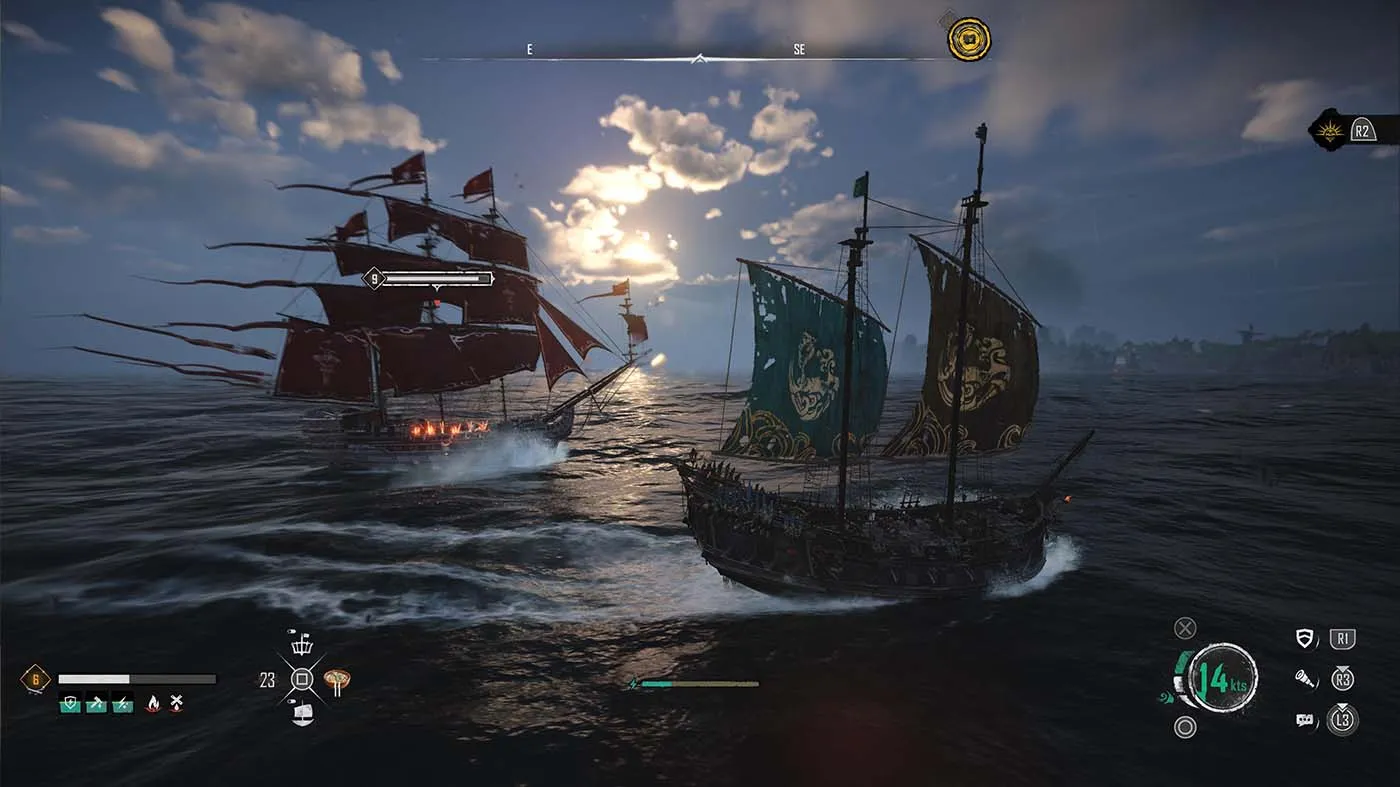Toggle the crew attack icon beside L3
The image size is (1400, 787).
coord(1304,720)
